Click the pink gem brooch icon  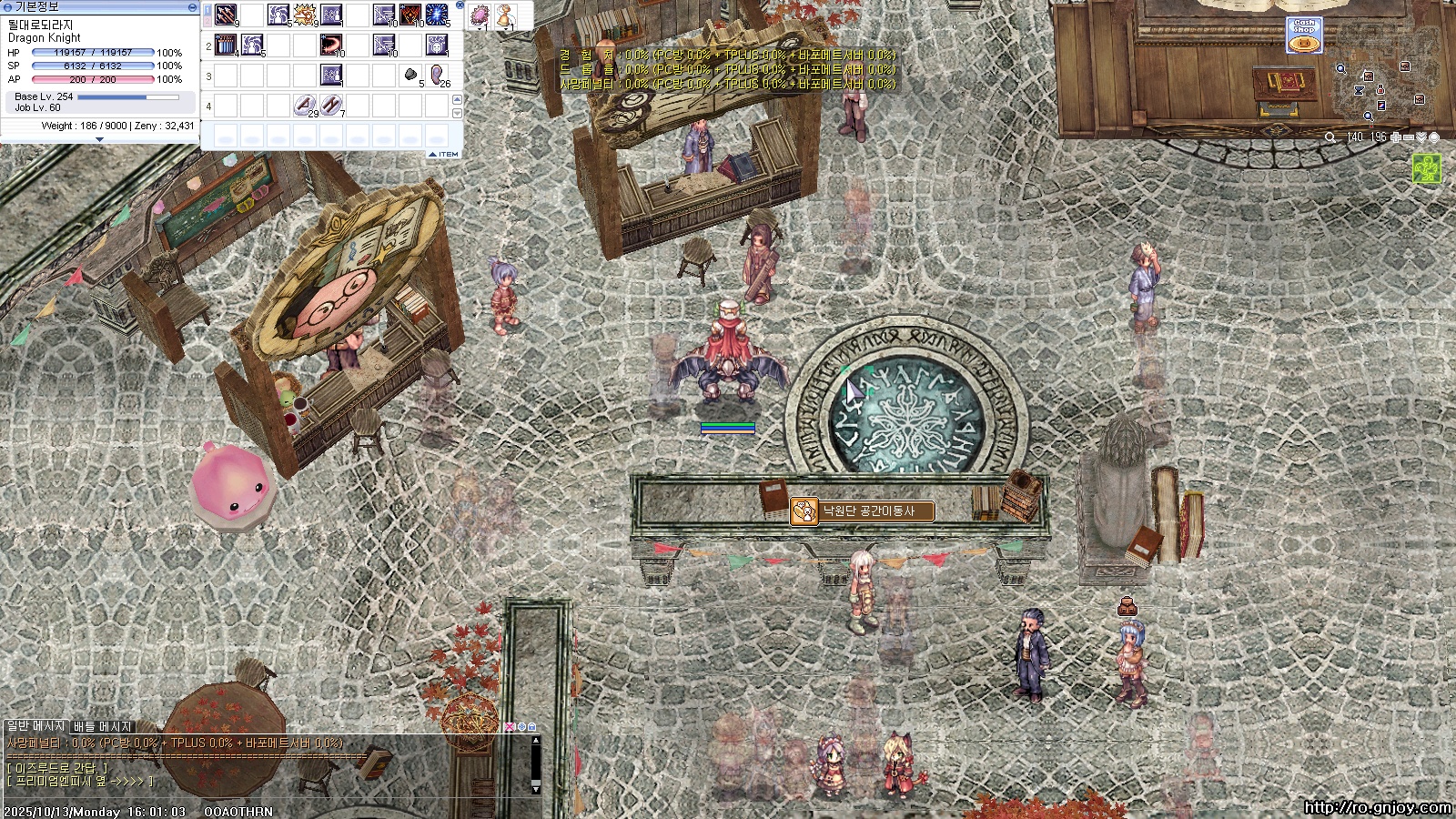click(x=480, y=15)
